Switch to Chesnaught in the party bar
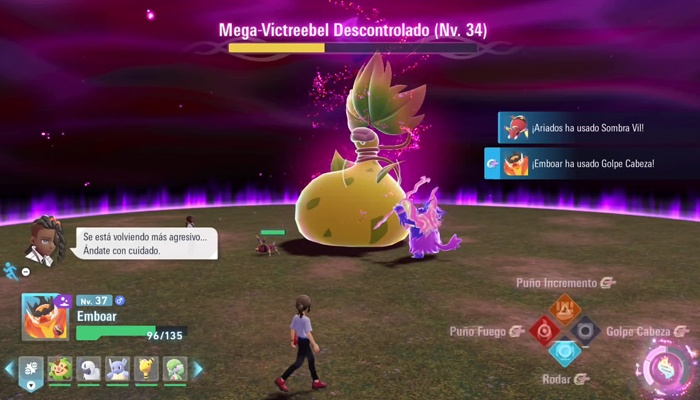Screen dimensions: 700x400 [x=60, y=369]
